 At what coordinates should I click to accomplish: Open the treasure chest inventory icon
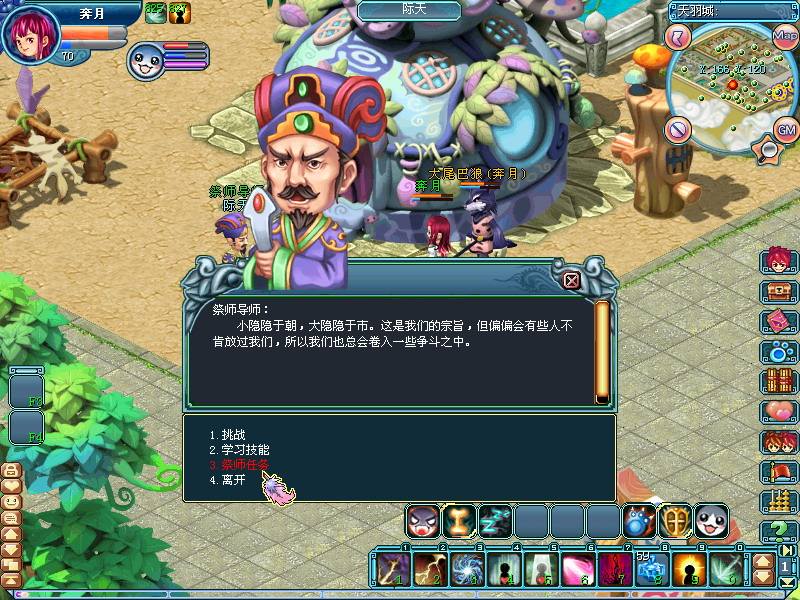point(779,292)
